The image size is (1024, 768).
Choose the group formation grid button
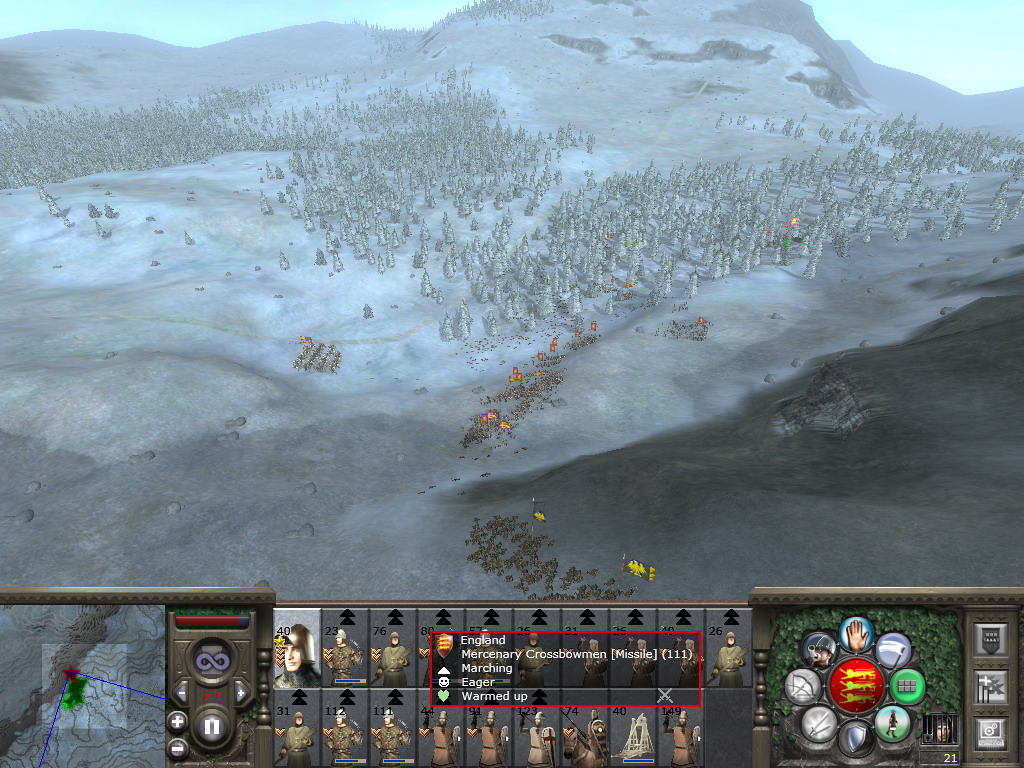click(x=908, y=686)
